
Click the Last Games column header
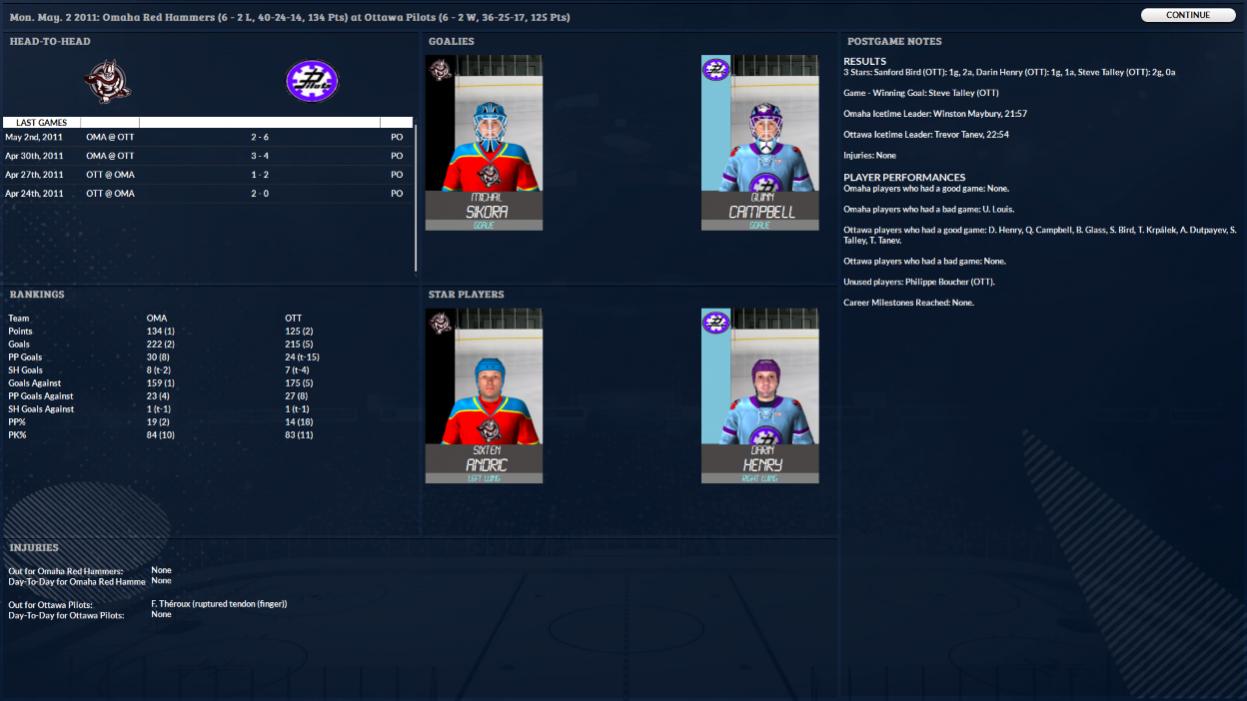point(42,123)
